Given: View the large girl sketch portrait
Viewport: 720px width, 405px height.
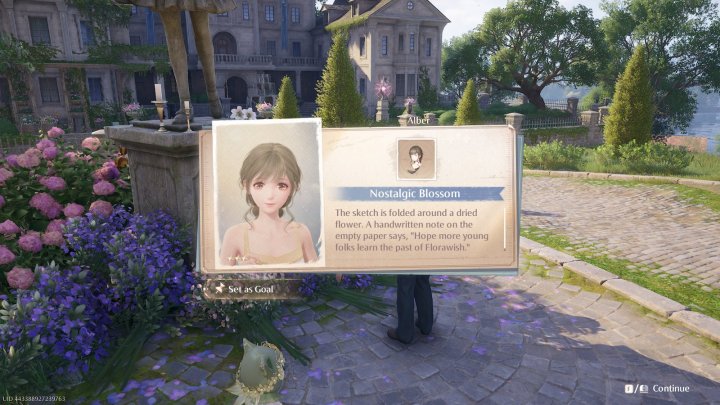Looking at the screenshot, I should tap(268, 195).
